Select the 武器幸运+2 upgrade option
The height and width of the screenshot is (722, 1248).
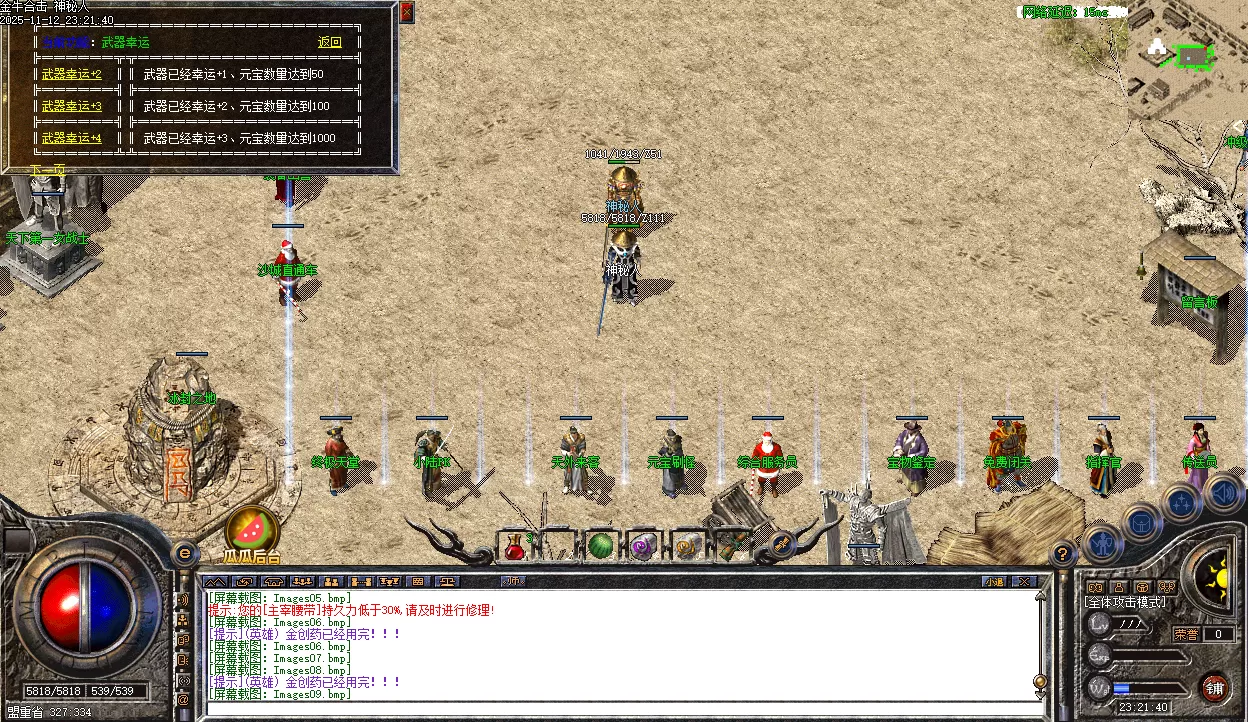(x=72, y=74)
